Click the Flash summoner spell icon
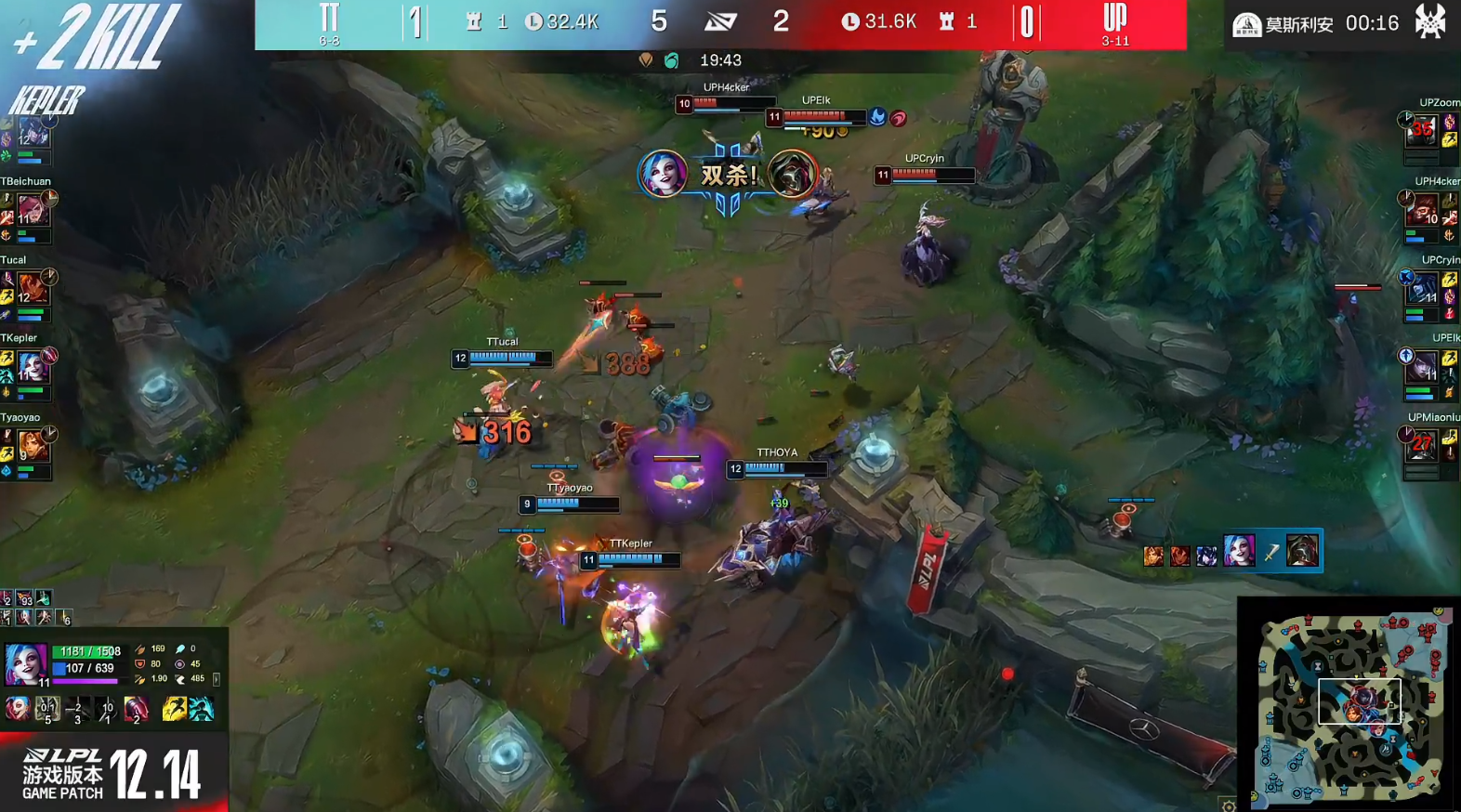The width and height of the screenshot is (1461, 812). point(175,709)
